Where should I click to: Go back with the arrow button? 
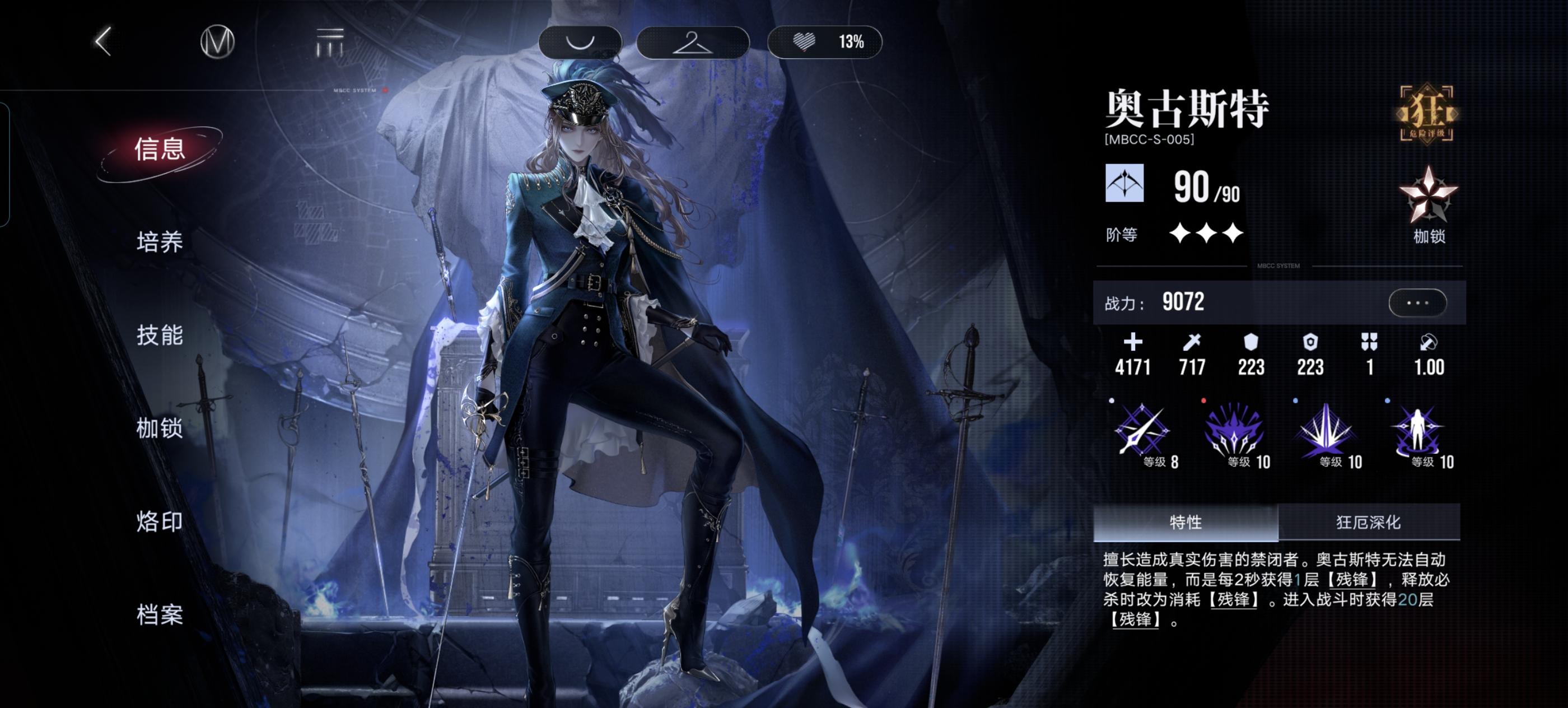[x=104, y=42]
